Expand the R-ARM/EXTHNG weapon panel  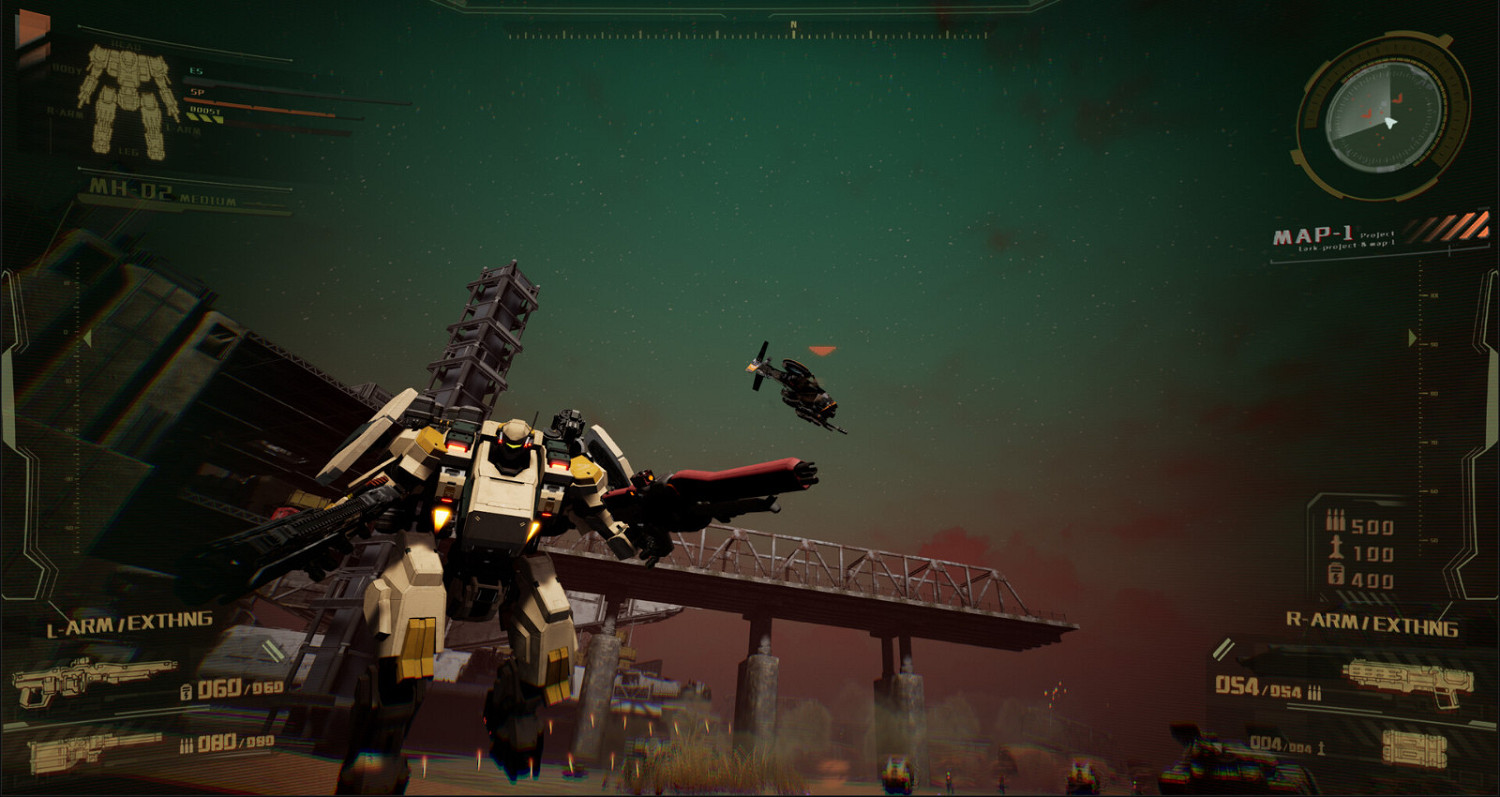tap(1372, 623)
